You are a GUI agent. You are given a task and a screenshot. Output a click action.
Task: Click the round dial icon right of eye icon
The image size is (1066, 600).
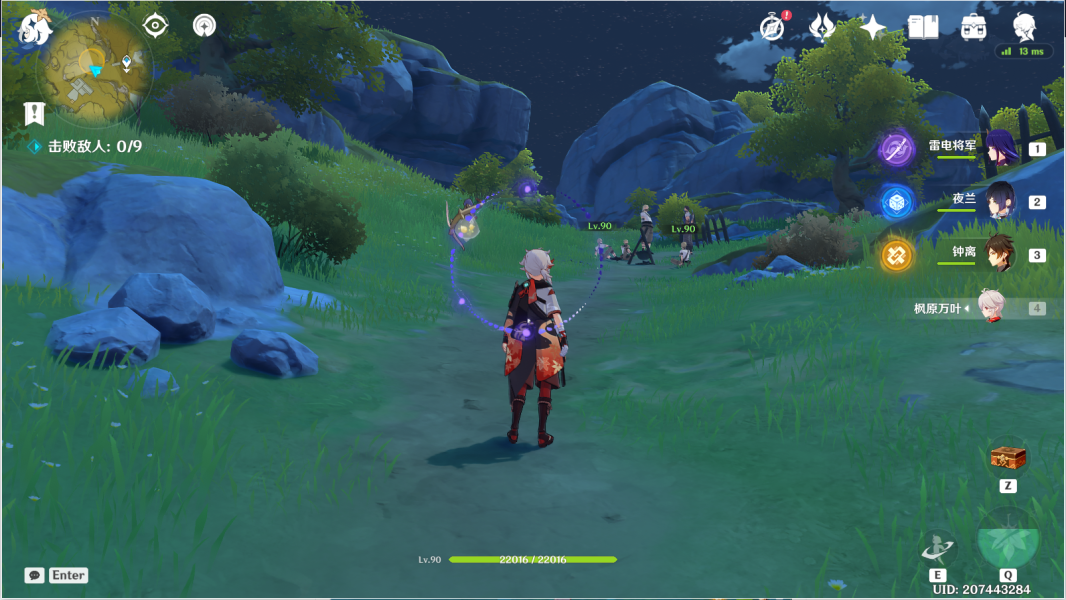tap(204, 25)
